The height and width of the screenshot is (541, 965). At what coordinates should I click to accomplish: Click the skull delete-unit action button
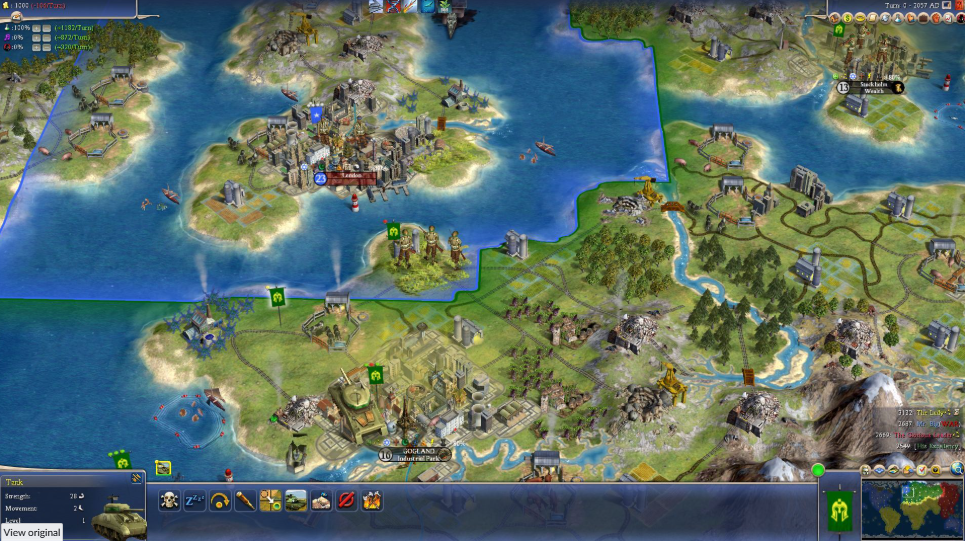169,500
